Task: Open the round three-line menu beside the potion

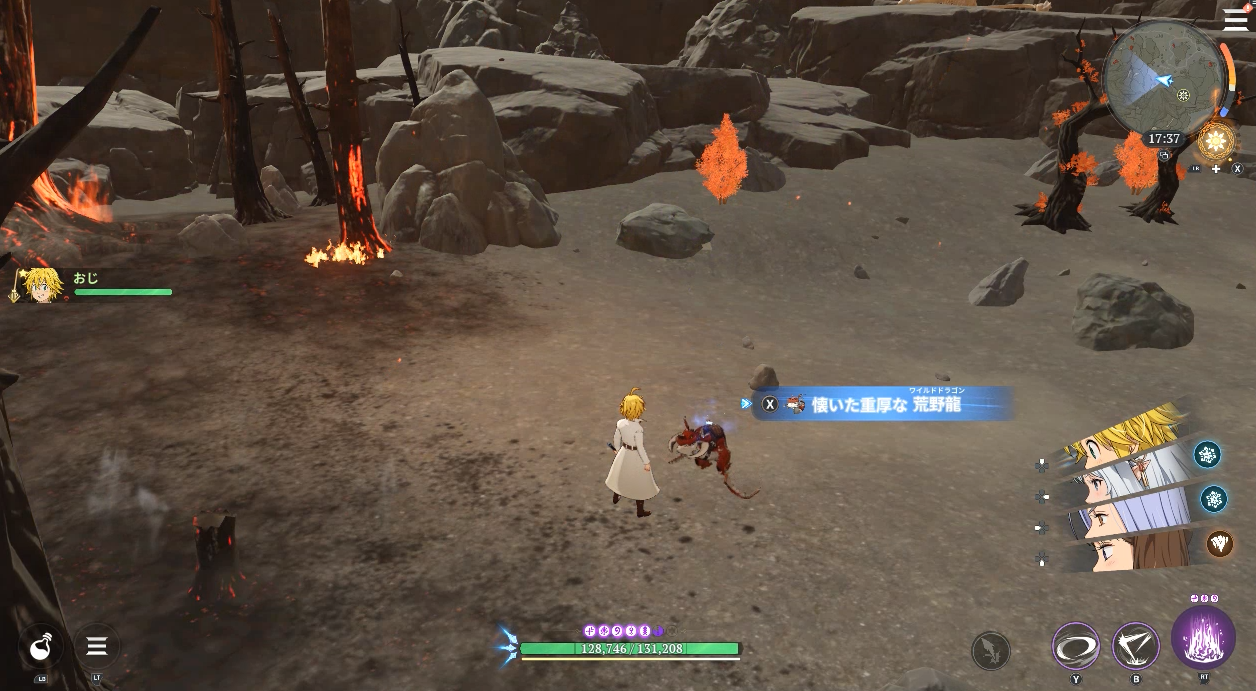Action: 97,646
